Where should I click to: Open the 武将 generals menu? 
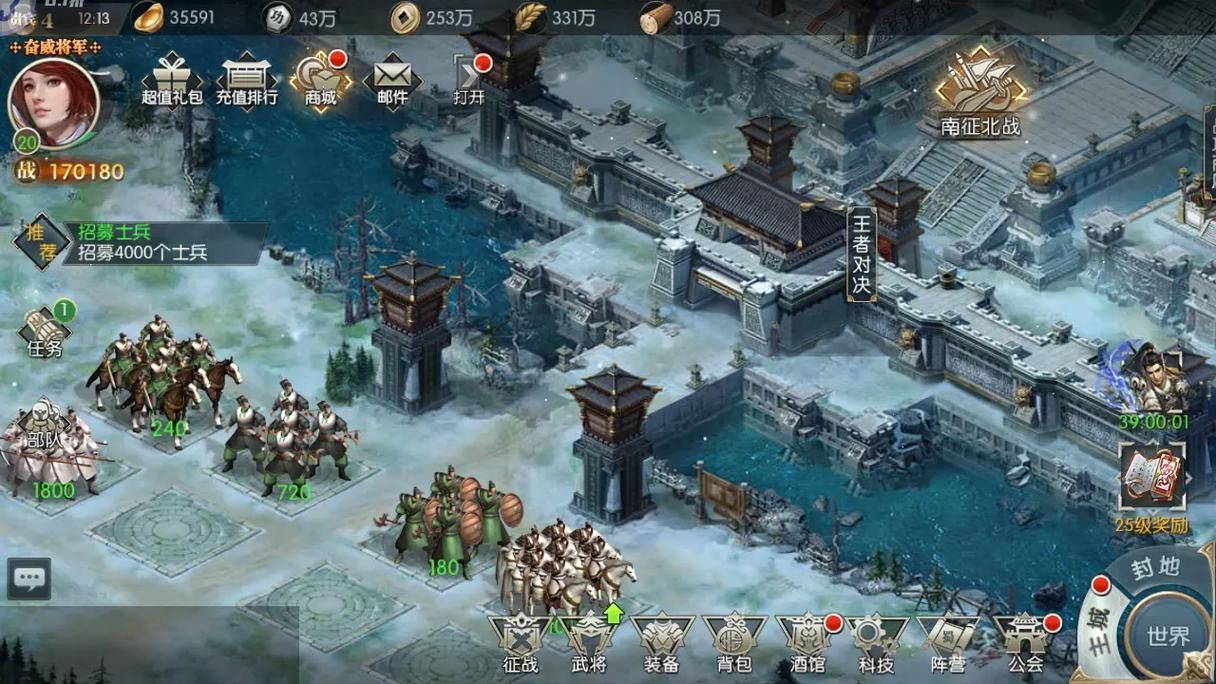coord(589,643)
